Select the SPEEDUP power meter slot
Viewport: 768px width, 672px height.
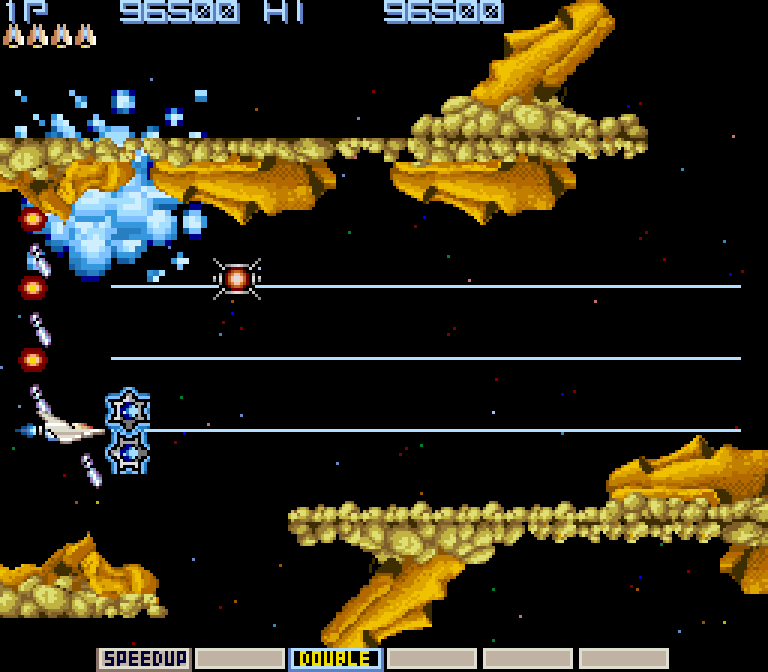coord(144,659)
